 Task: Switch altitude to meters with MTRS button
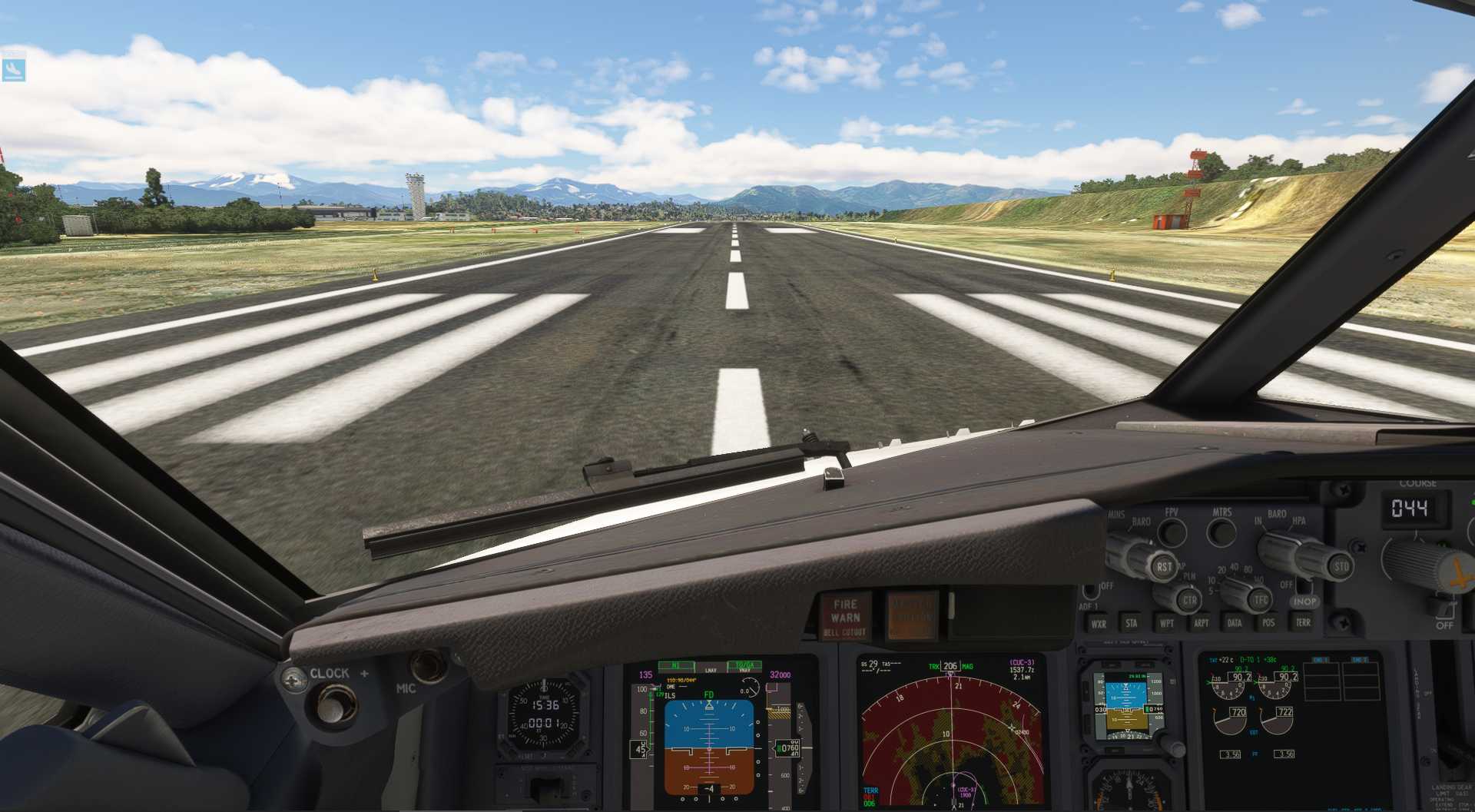point(1221,531)
